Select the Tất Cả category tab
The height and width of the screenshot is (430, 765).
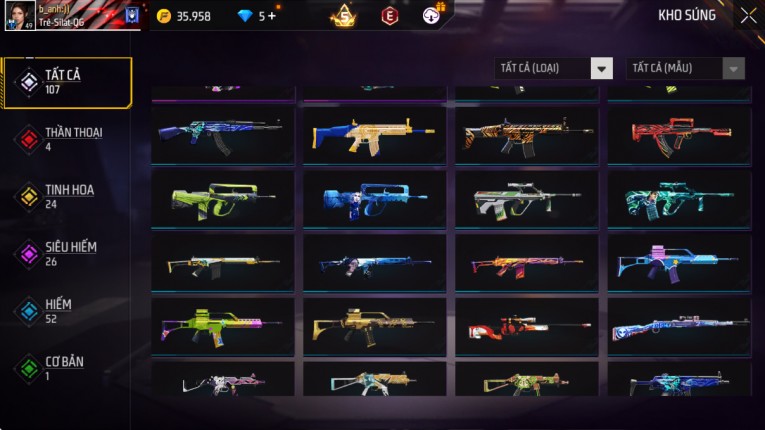(x=67, y=82)
